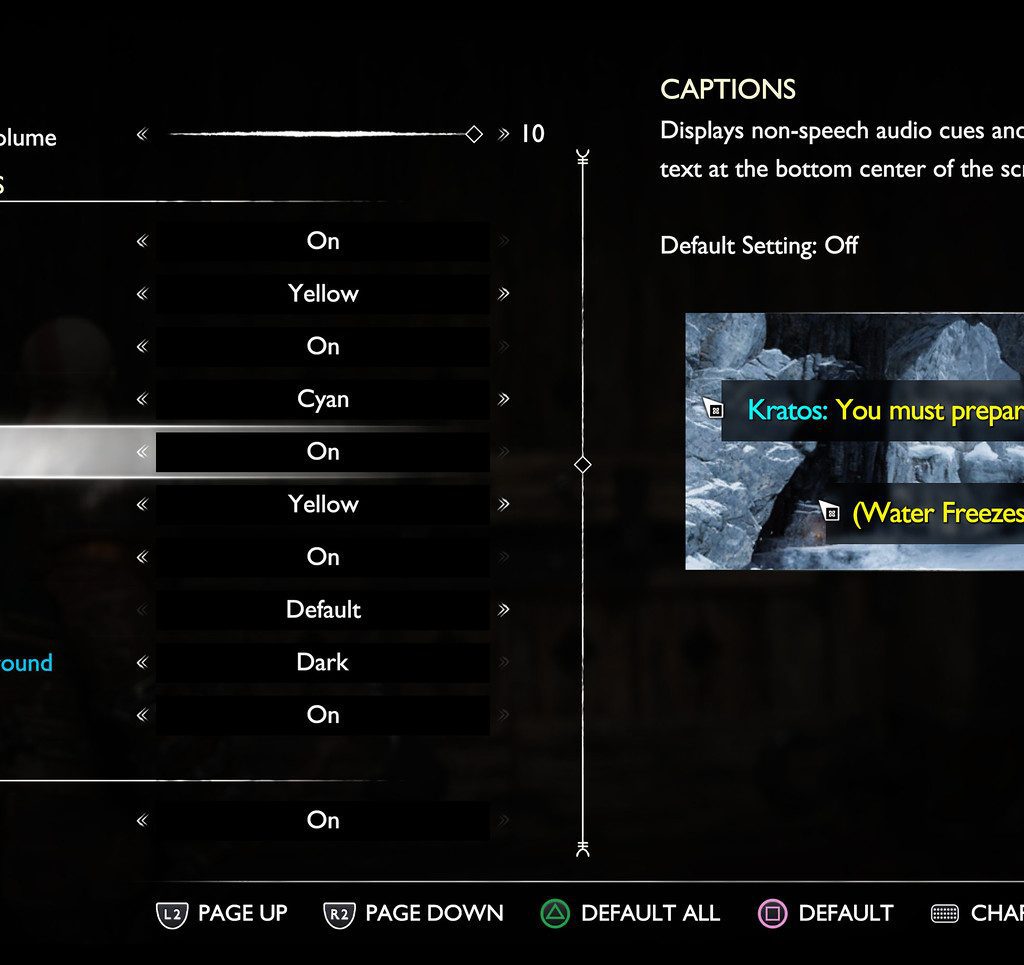Click the right arrow next to Cyan

click(503, 399)
